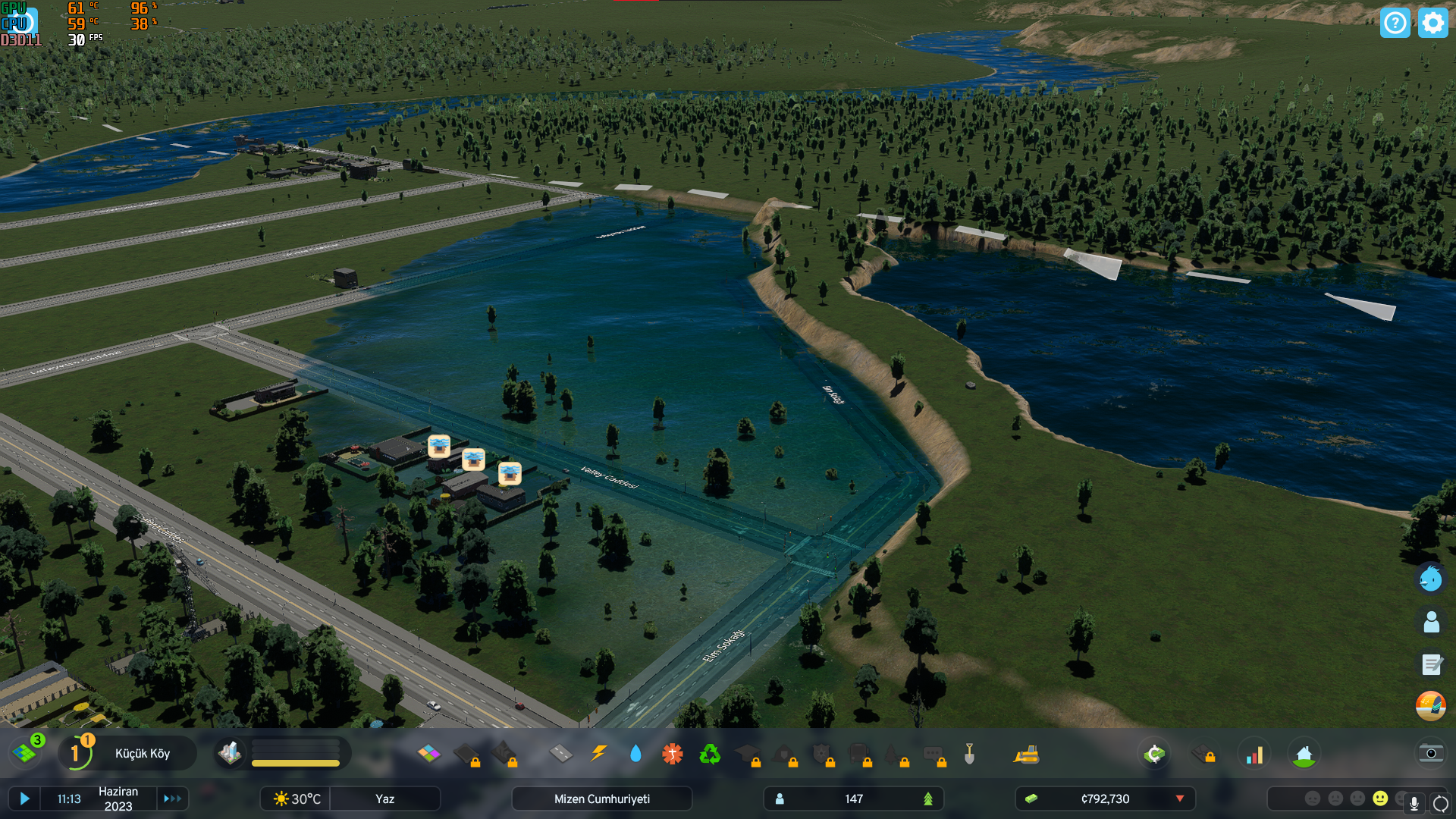
Task: Open the settings gear menu
Action: (1432, 23)
